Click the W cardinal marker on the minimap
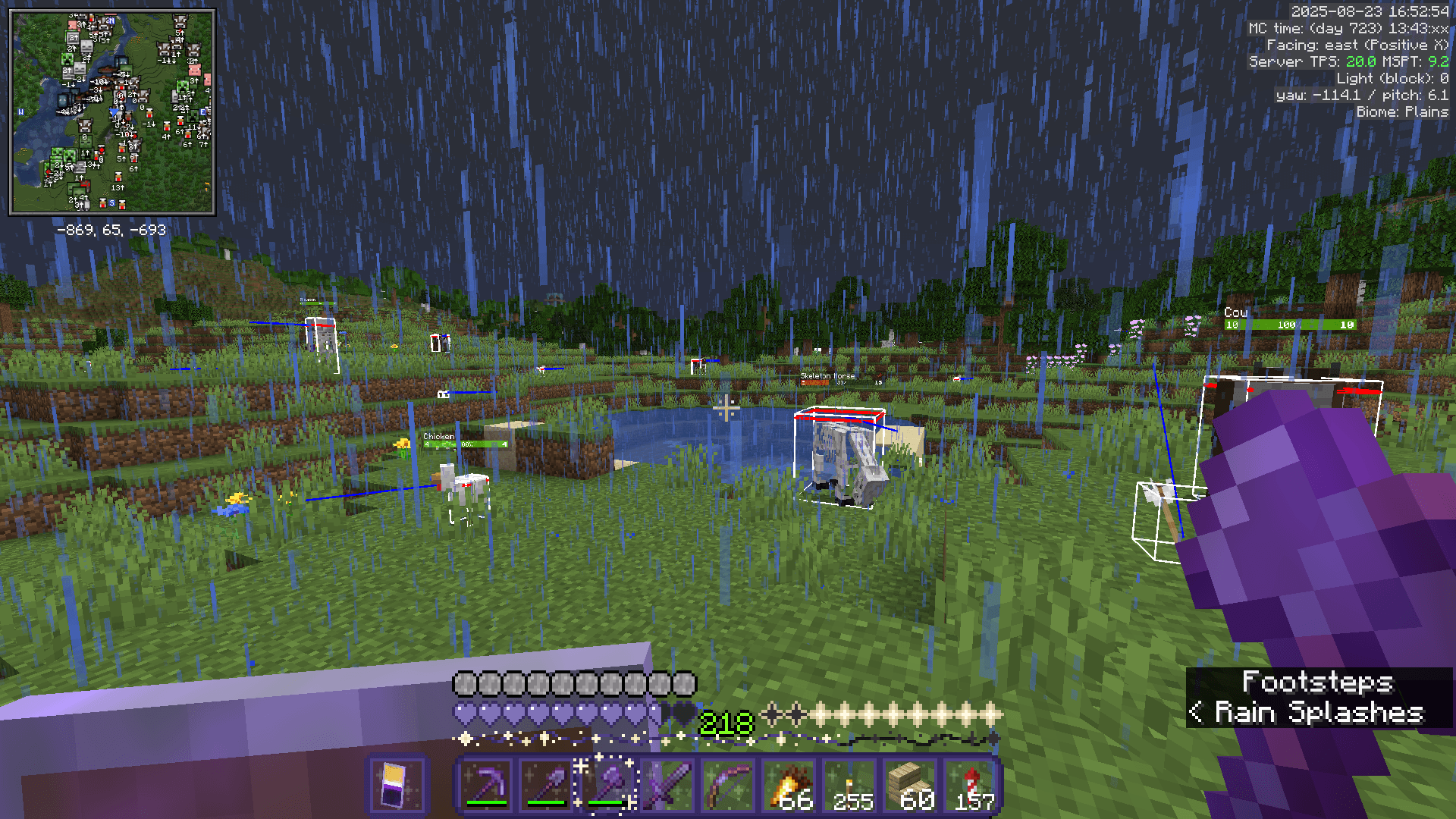The image size is (1456, 819). point(20,111)
